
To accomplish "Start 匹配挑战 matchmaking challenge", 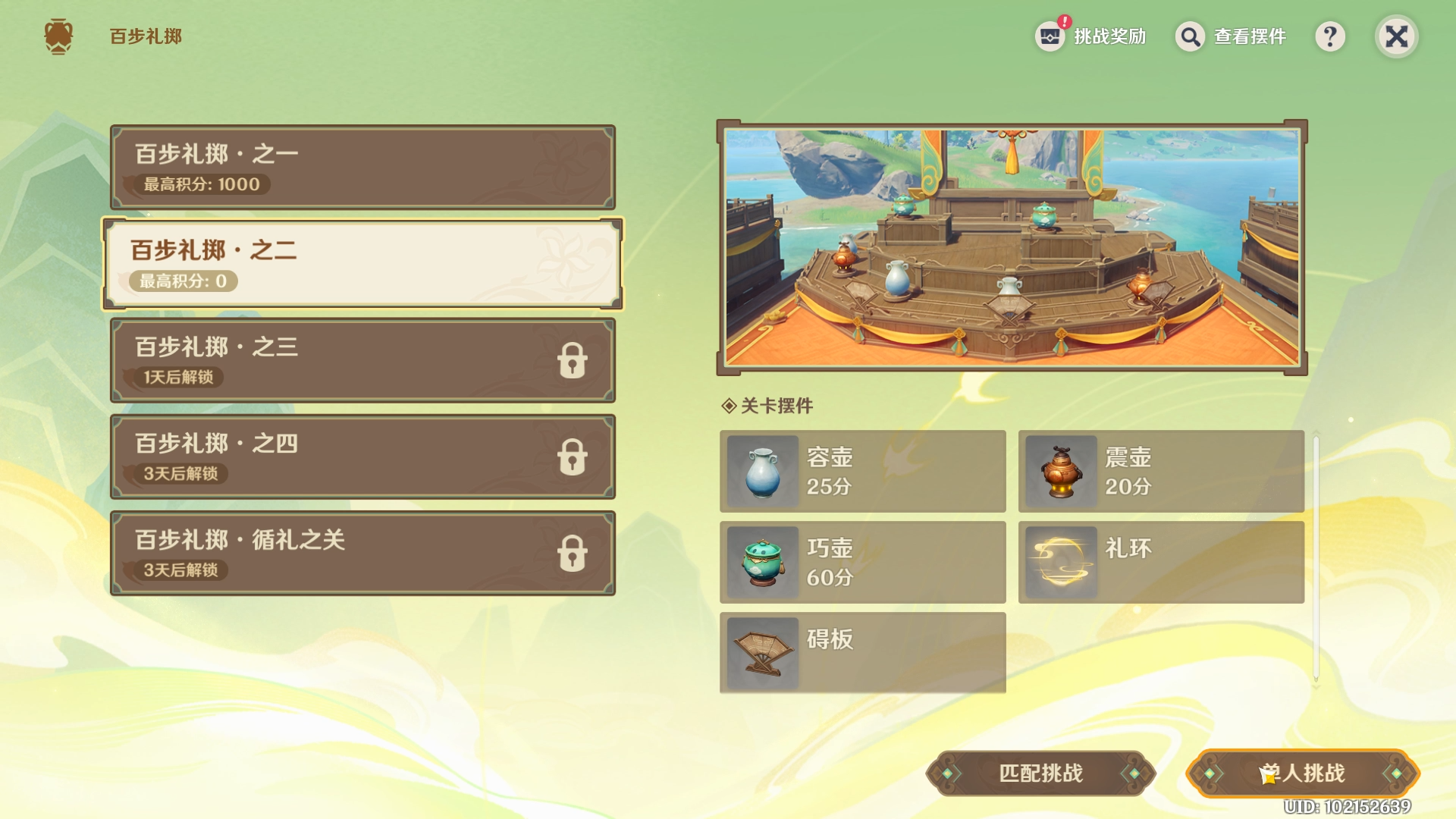I will [1040, 773].
